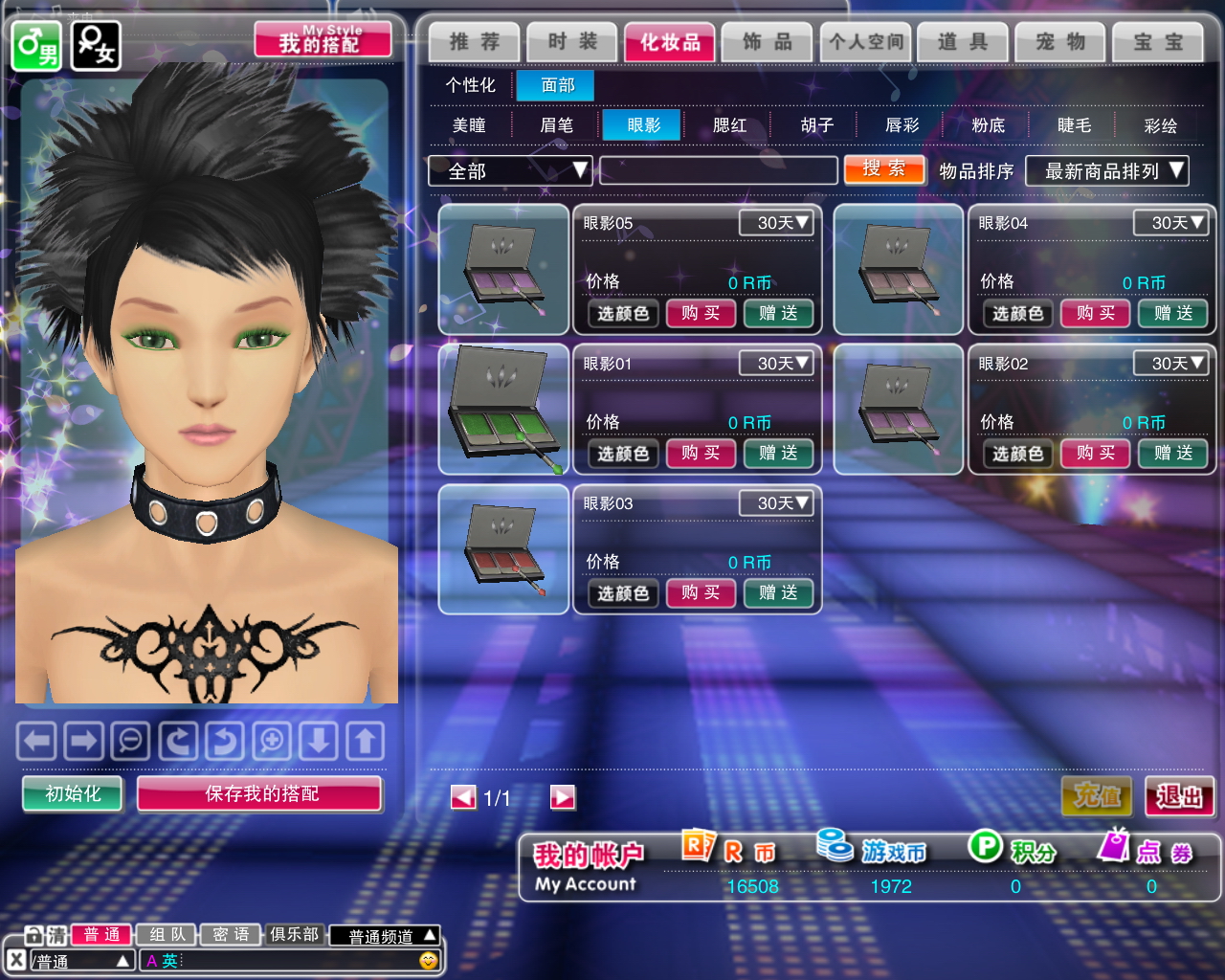Click the 充值 recharge button
Viewport: 1225px width, 980px height.
(x=1097, y=796)
